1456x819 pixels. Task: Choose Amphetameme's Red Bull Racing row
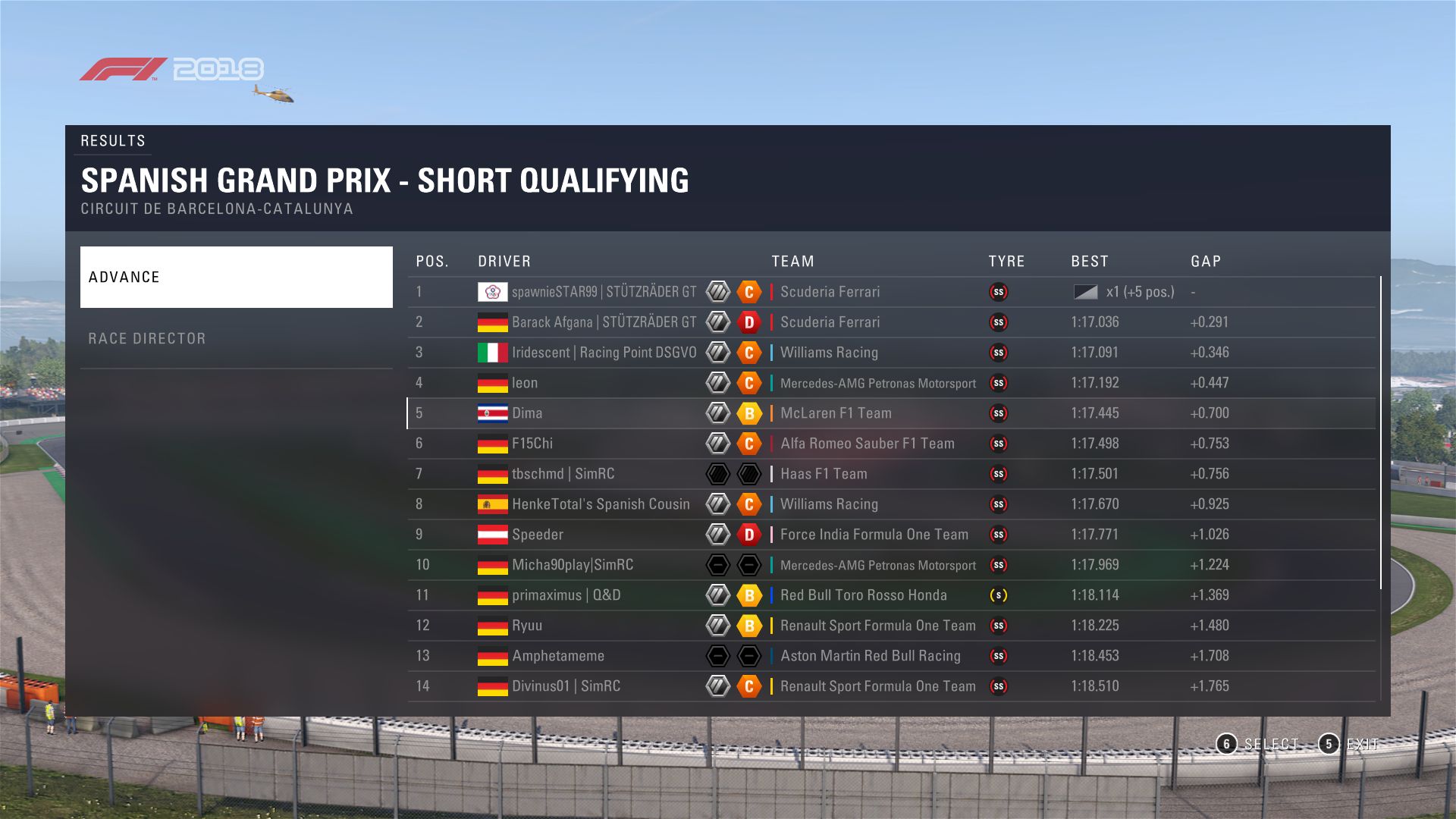click(x=891, y=656)
